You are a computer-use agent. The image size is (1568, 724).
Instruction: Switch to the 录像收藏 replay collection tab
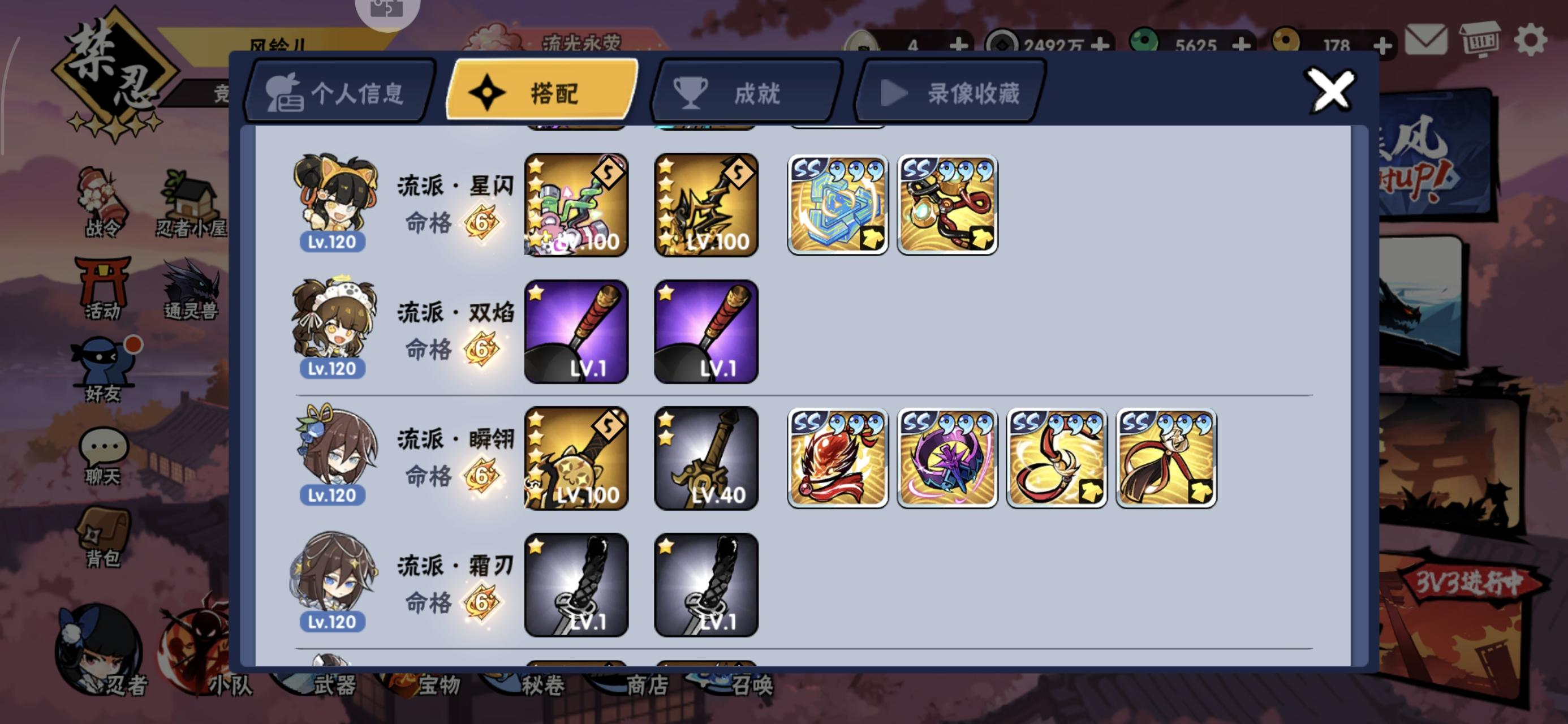click(950, 93)
